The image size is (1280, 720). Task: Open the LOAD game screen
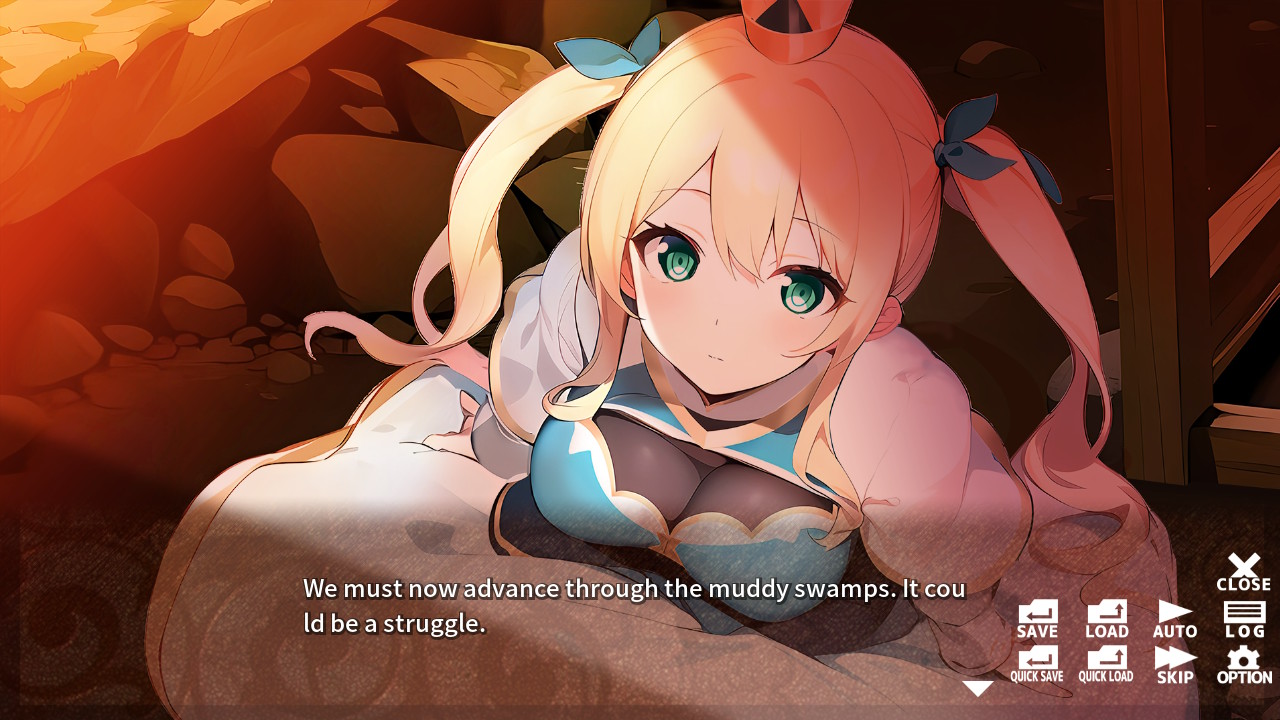[1105, 613]
